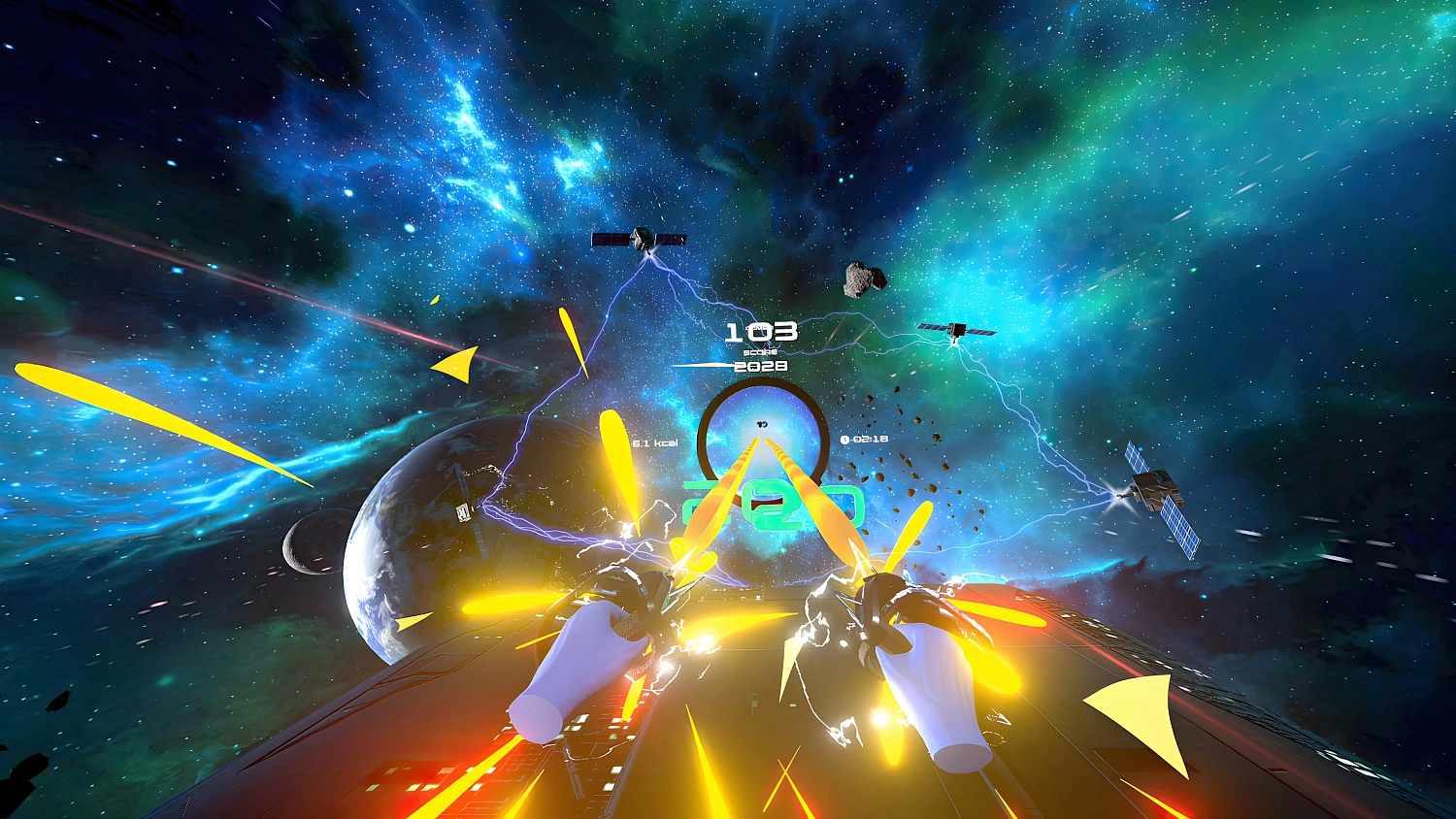Click the progress line under the score

coord(697,365)
